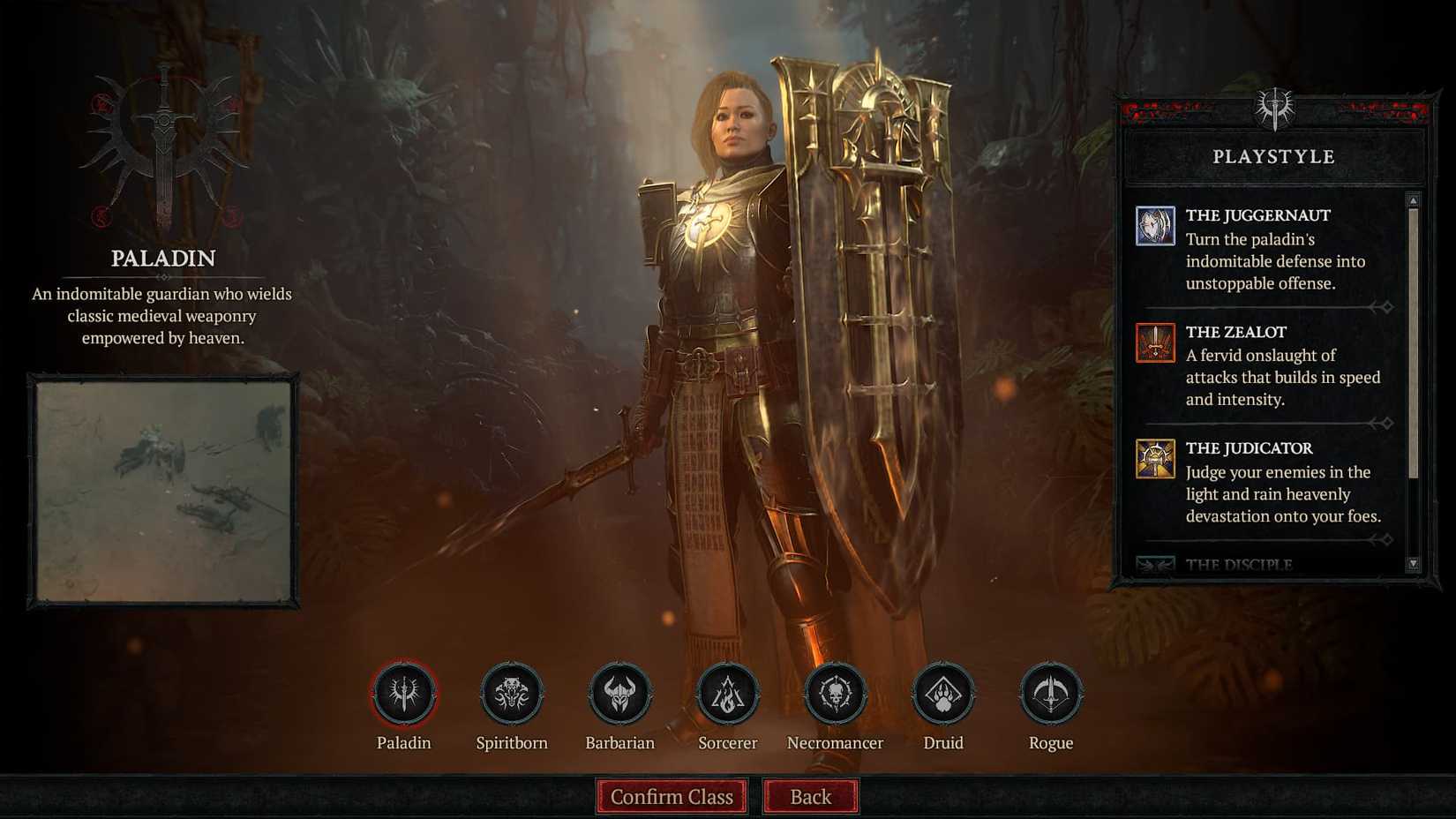Click the Back button
This screenshot has width=1456, height=819.
click(x=809, y=796)
